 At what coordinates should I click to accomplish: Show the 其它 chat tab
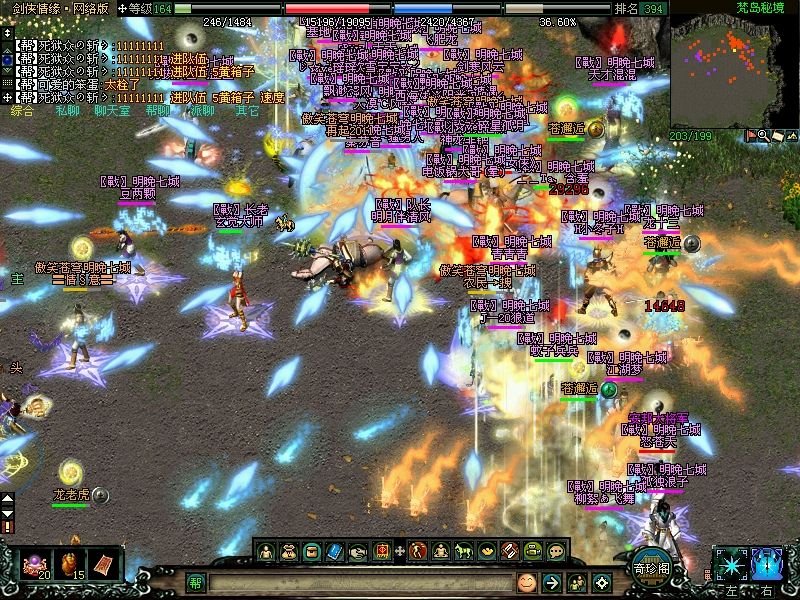[x=246, y=111]
